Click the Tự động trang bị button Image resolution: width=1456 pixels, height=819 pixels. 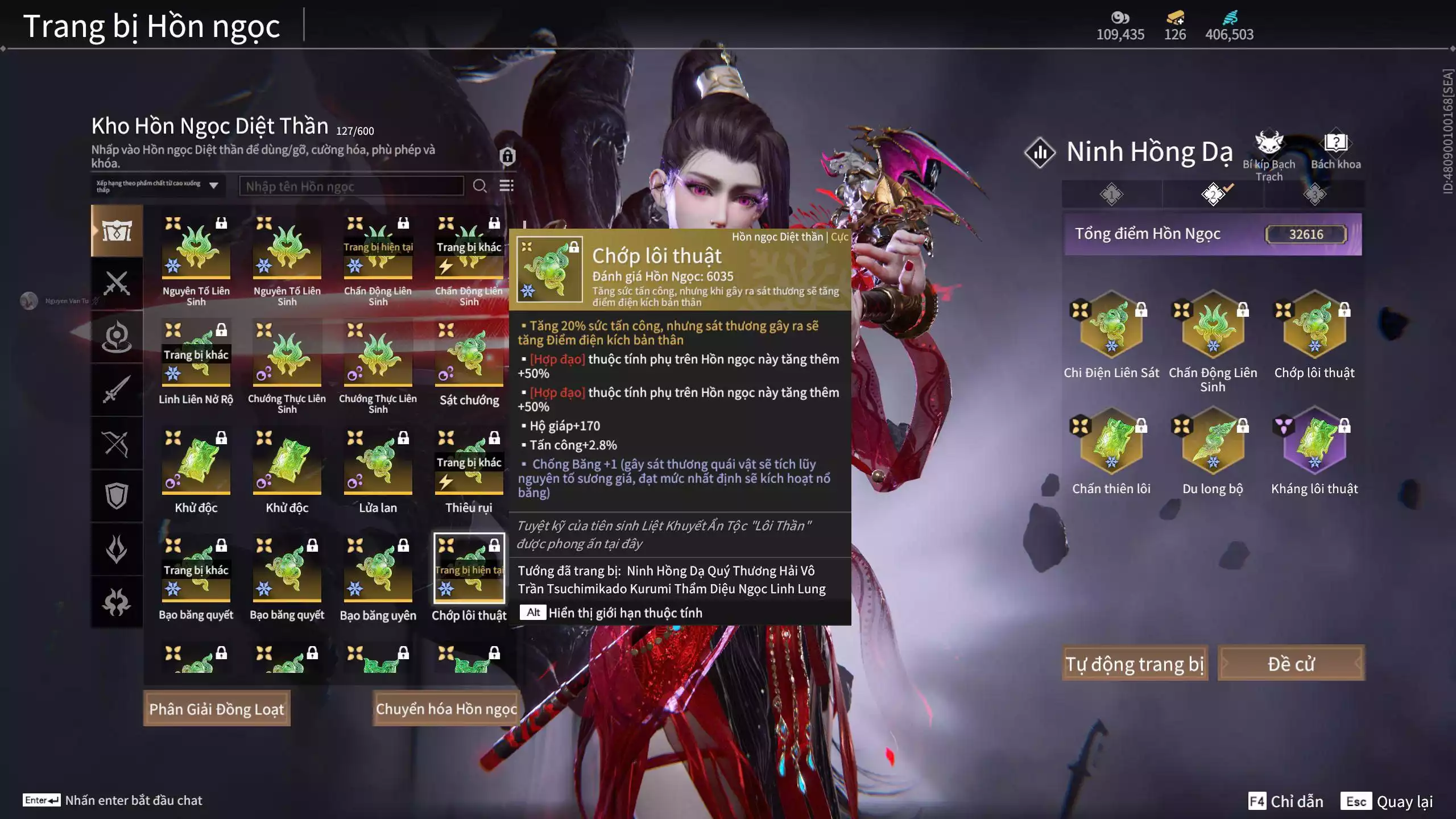click(1134, 663)
